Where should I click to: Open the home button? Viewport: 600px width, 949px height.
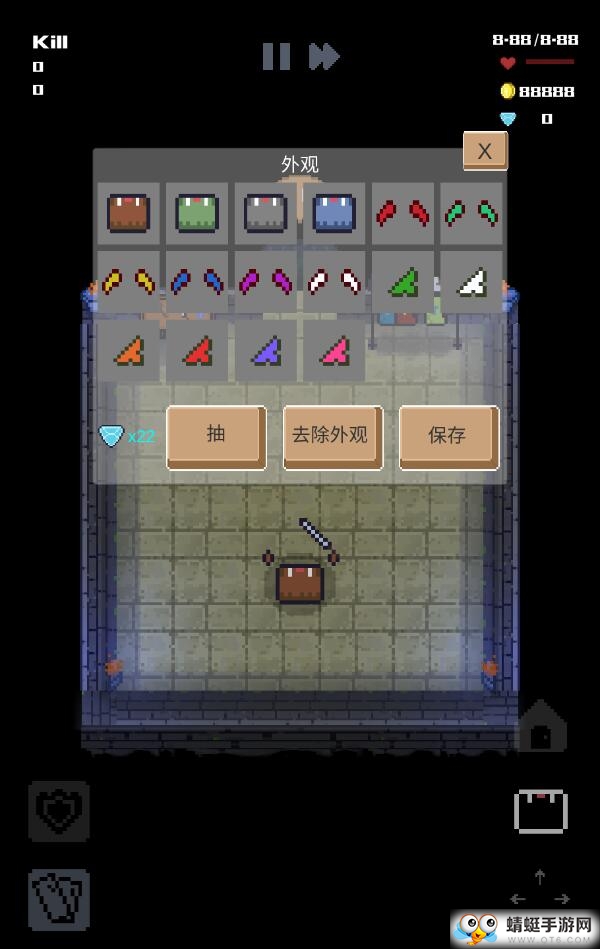541,727
